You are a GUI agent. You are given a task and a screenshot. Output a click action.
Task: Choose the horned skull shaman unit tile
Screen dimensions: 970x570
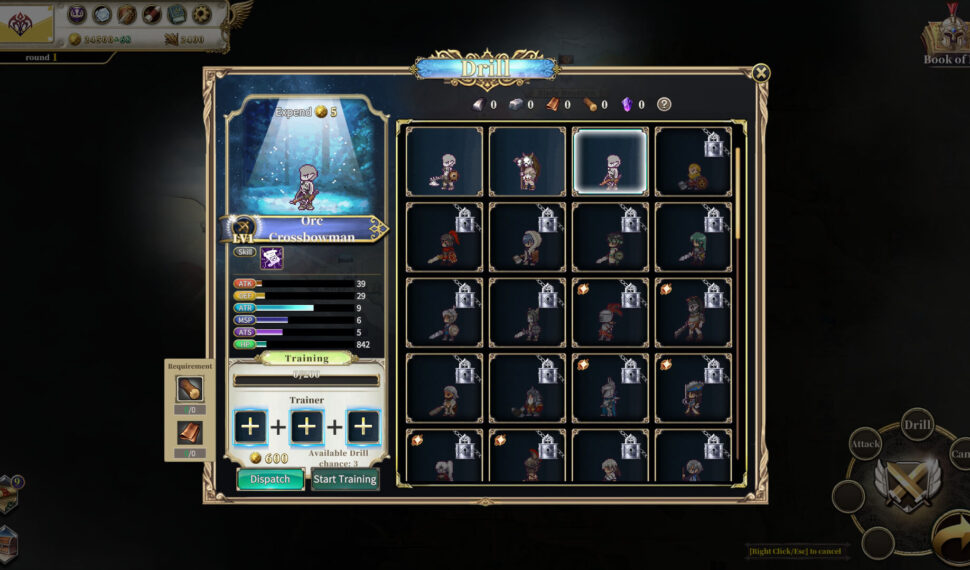[x=527, y=161]
